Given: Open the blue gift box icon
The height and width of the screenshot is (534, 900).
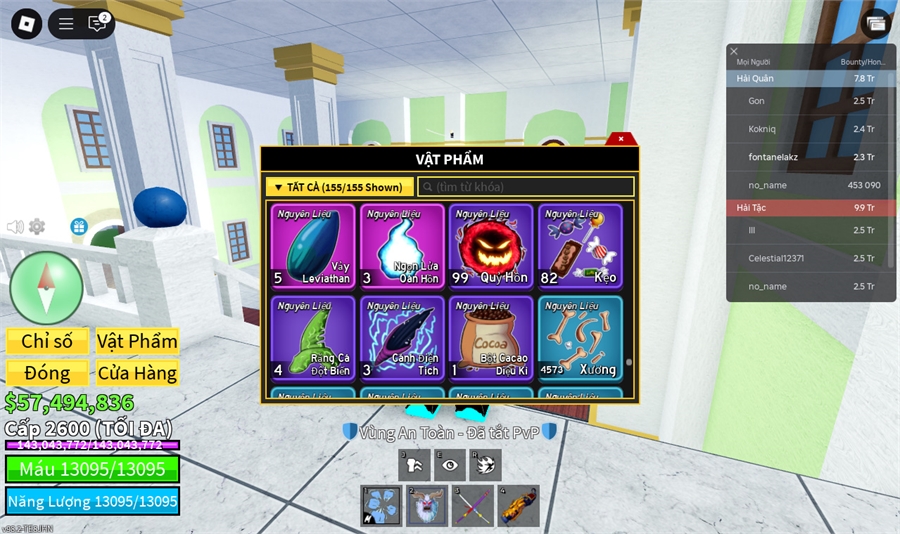Looking at the screenshot, I should pyautogui.click(x=78, y=227).
